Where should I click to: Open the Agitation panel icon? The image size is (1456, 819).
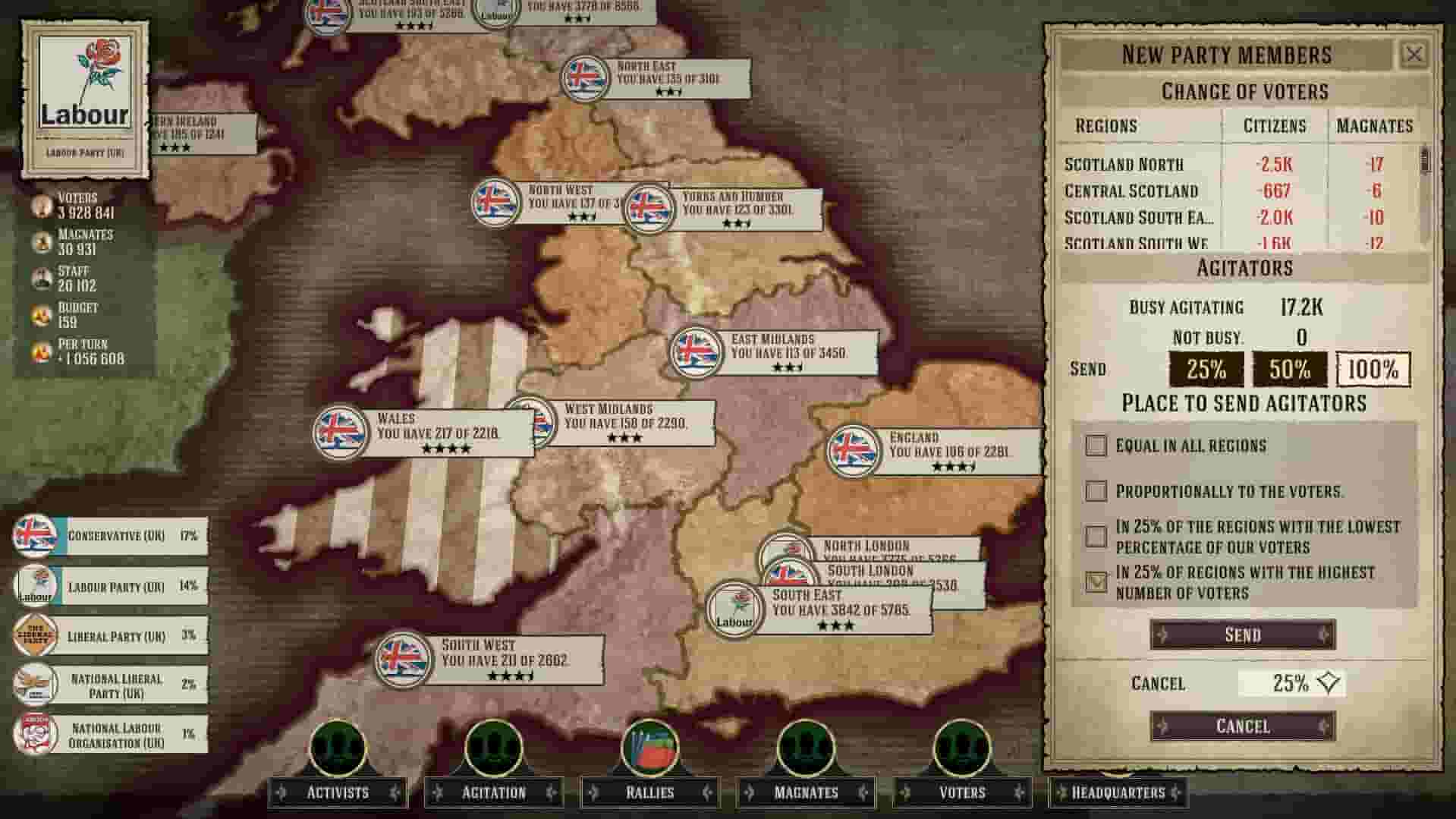click(x=494, y=751)
